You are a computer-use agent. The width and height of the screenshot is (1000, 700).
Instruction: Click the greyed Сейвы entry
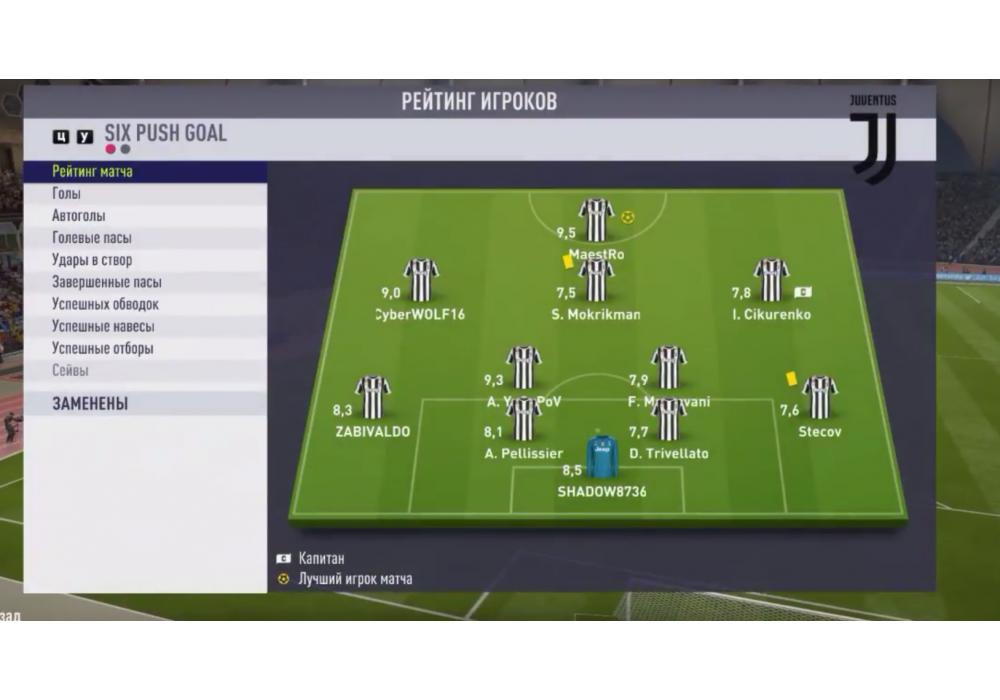70,371
